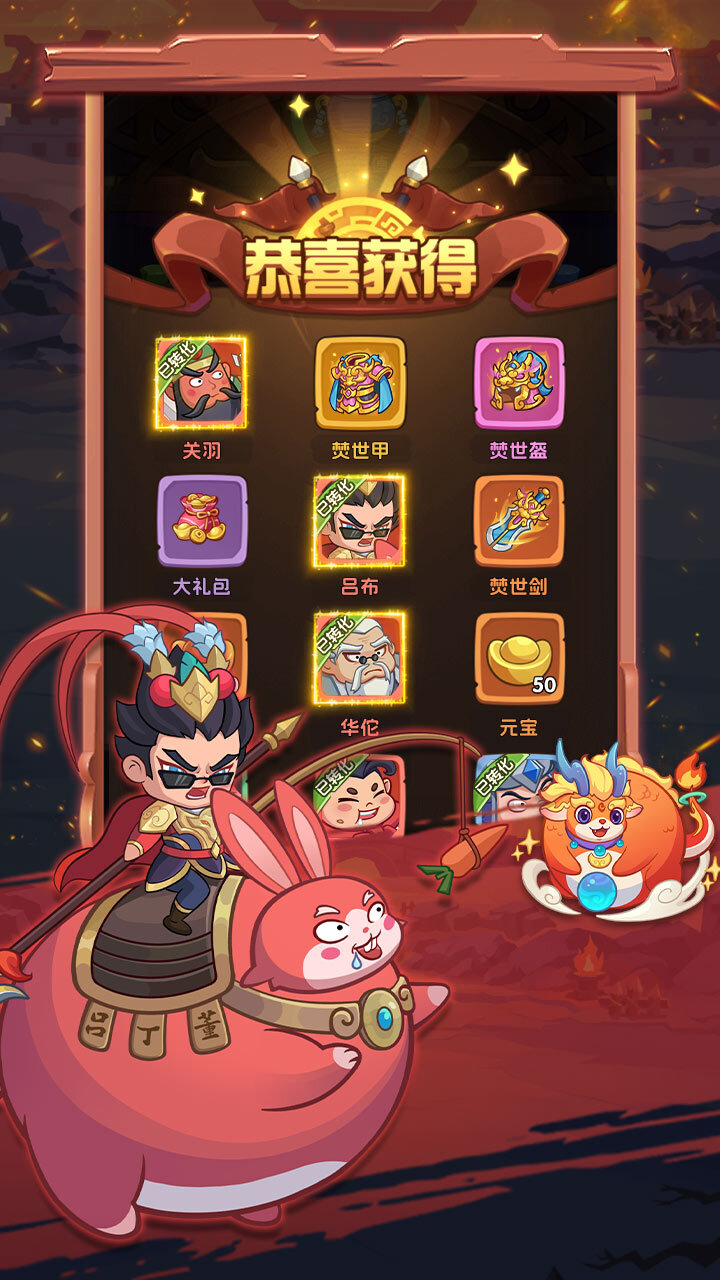The image size is (720, 1280).
Task: Tap the 焚世甲 armor icon
Action: [x=360, y=383]
